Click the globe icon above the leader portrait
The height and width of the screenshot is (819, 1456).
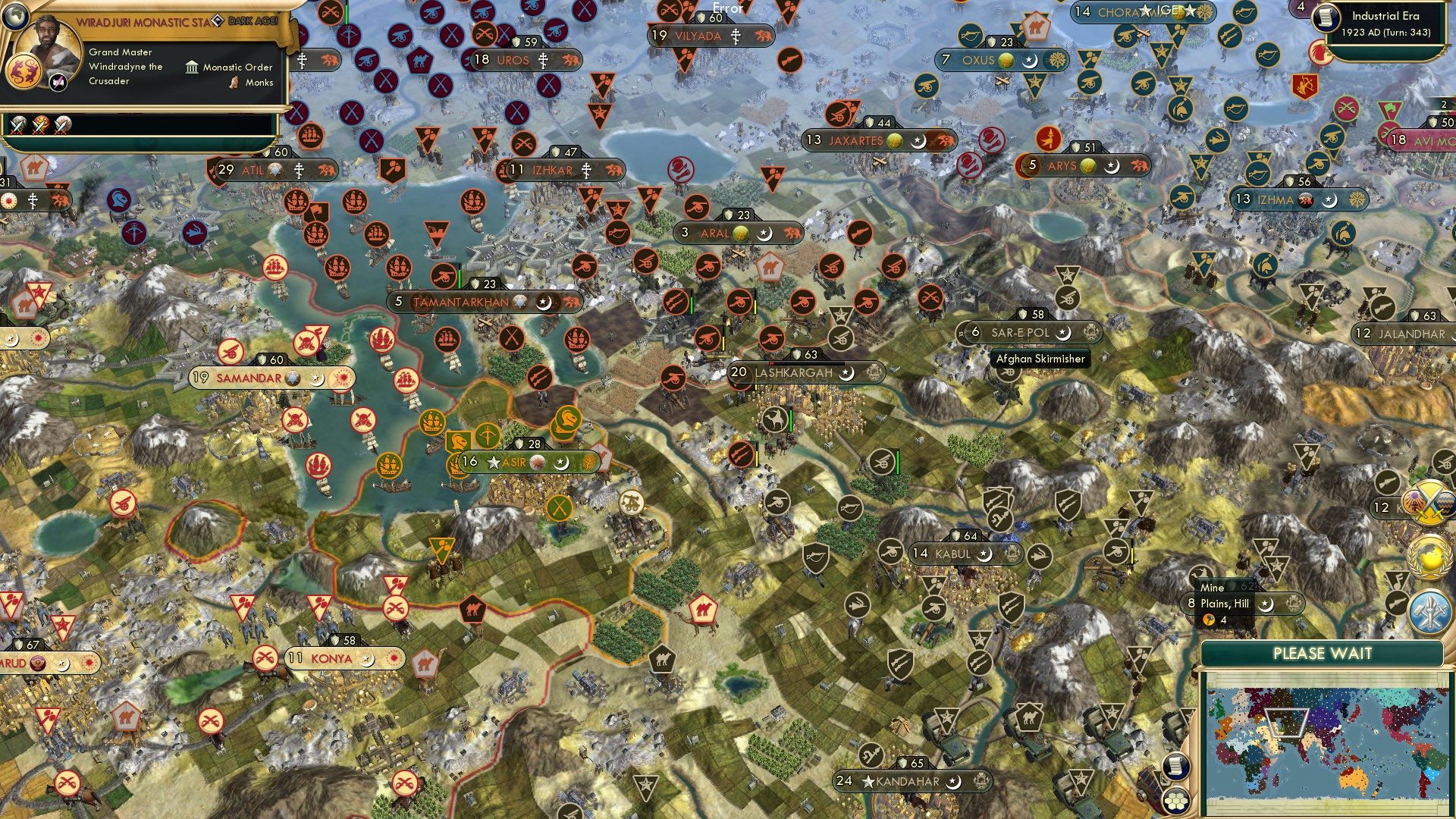(15, 17)
